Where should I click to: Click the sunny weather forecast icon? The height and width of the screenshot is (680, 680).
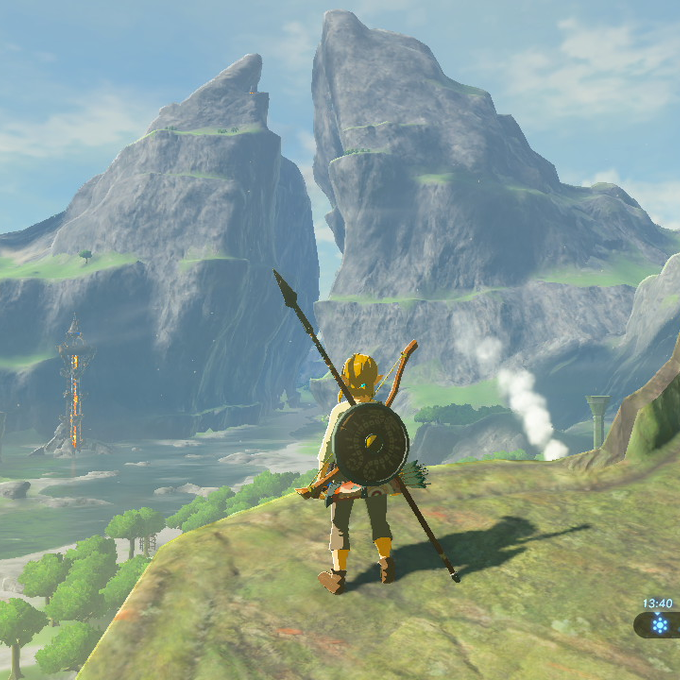660,625
